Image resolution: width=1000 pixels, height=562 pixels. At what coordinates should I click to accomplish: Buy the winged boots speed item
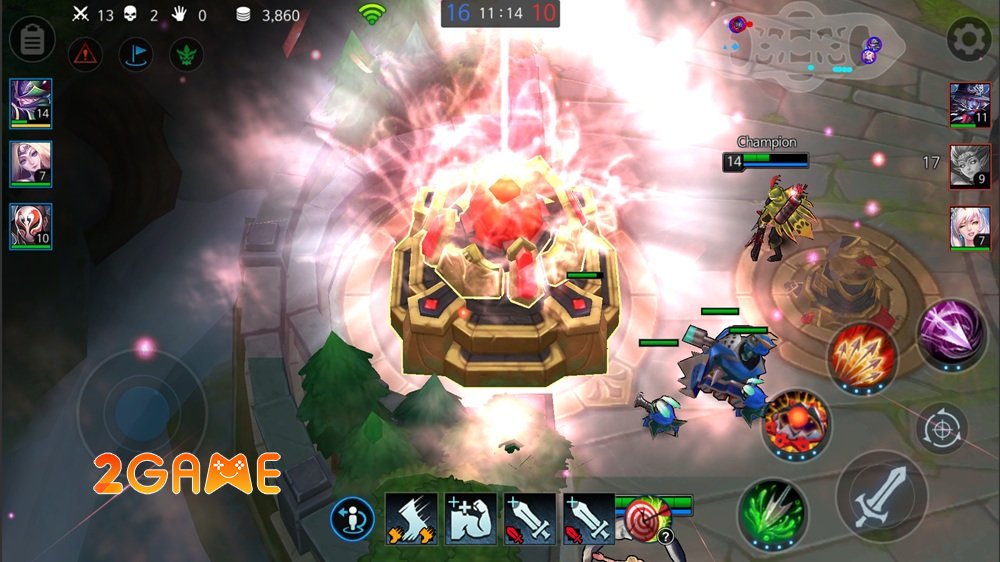coord(411,518)
